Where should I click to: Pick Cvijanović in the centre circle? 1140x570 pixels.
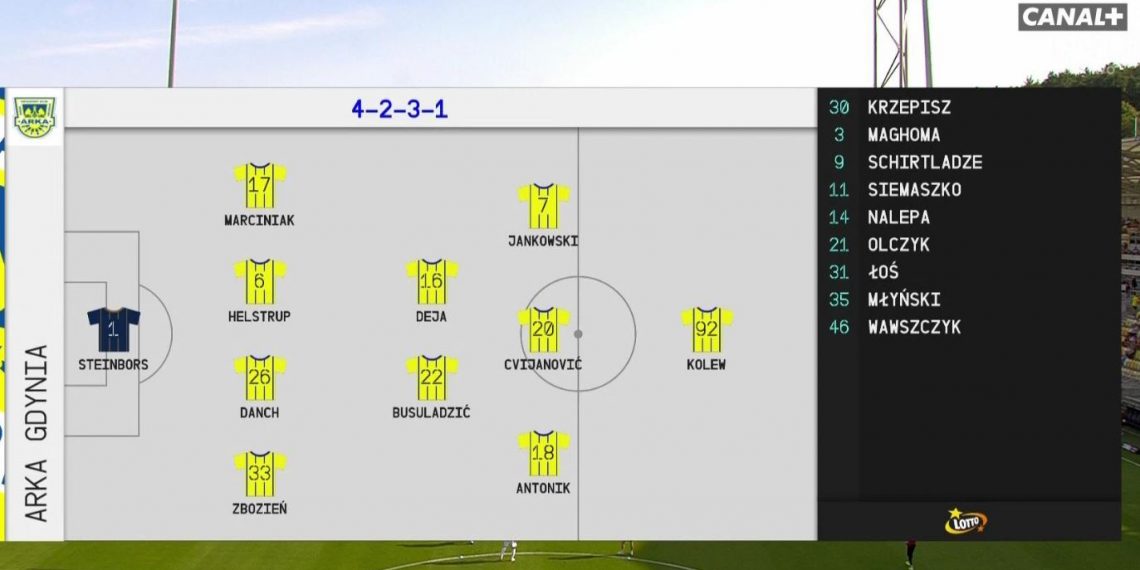(543, 330)
